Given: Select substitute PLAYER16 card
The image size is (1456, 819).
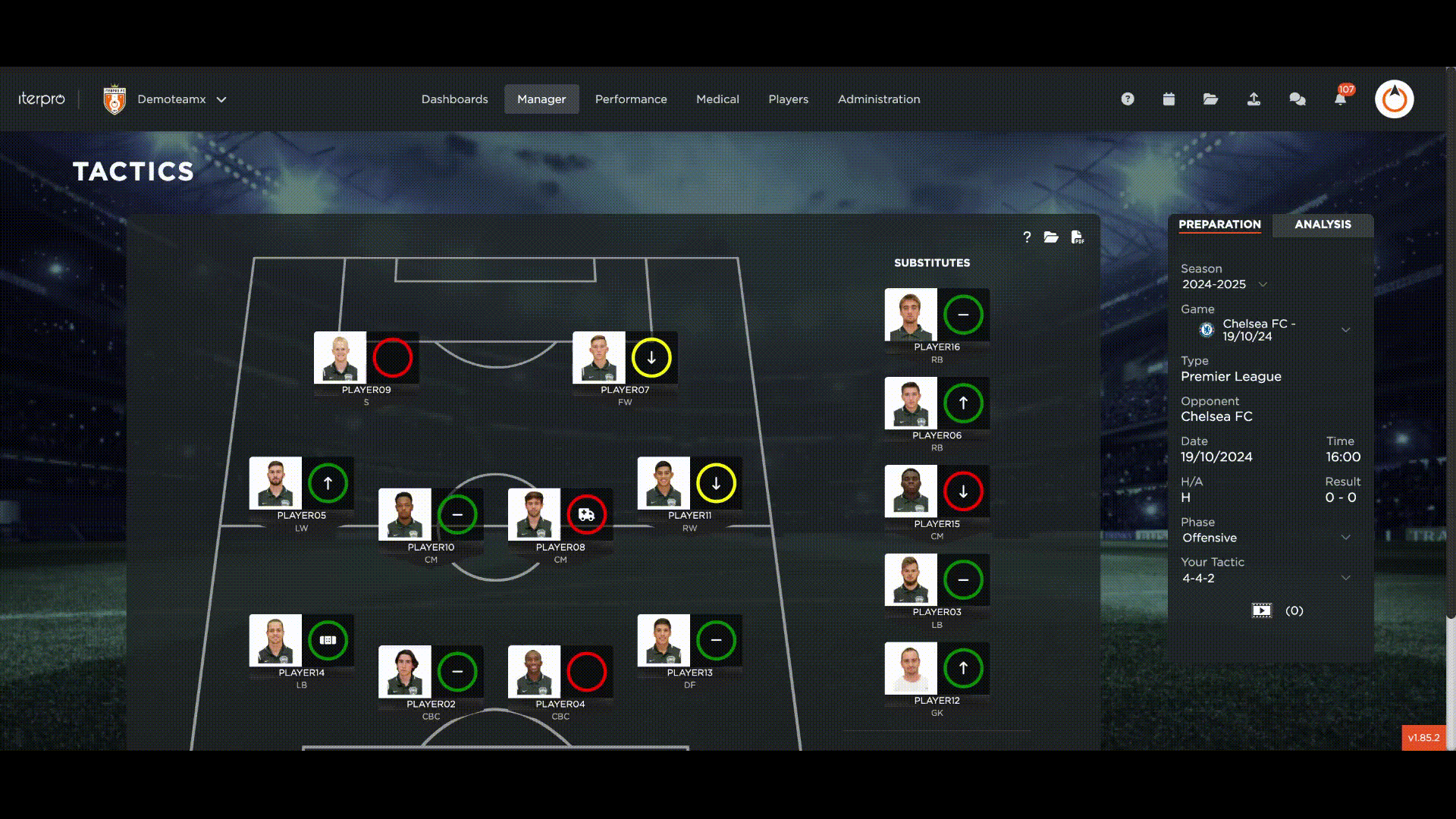Looking at the screenshot, I should coord(911,315).
